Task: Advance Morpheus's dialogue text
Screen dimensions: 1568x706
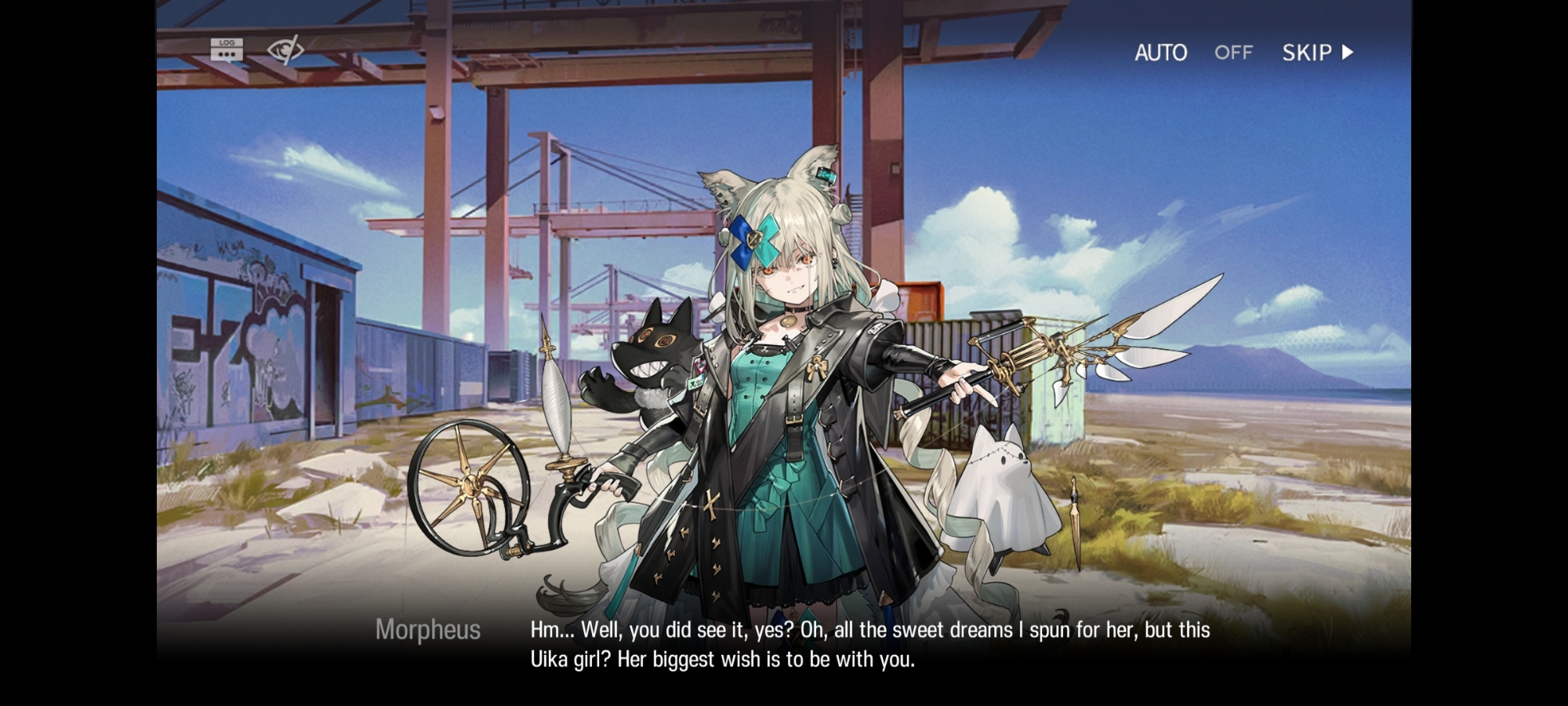Action: click(870, 645)
